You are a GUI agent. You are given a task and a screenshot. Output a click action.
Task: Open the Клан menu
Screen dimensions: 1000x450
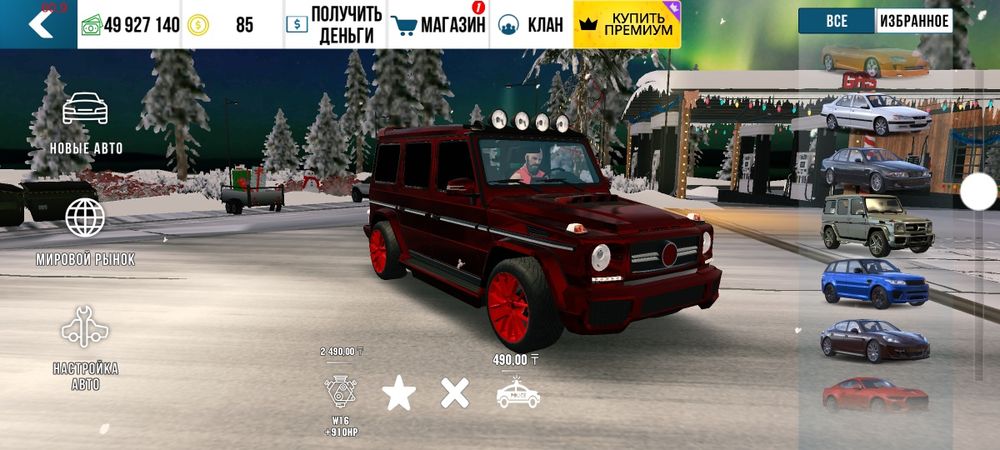531,25
